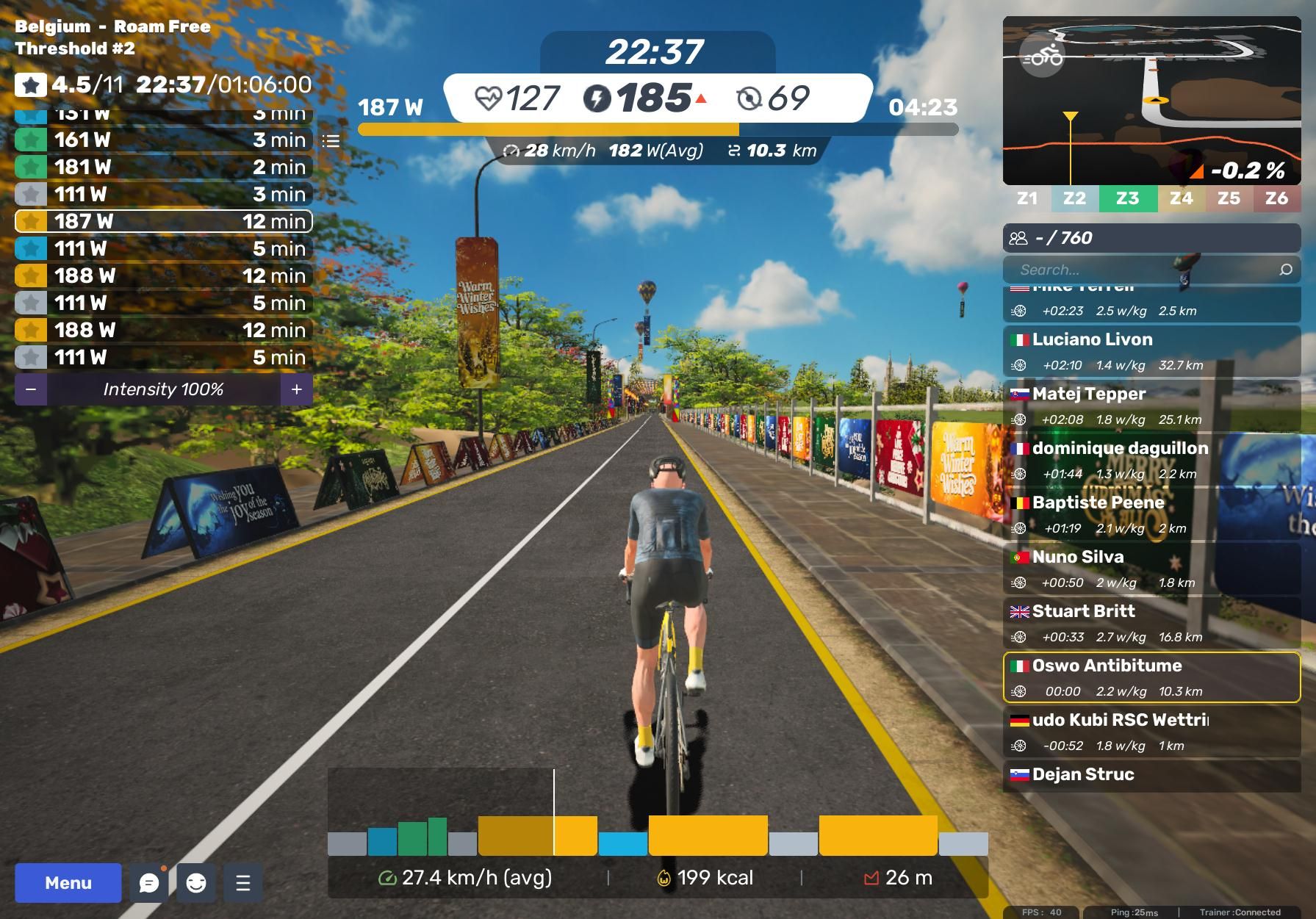The height and width of the screenshot is (919, 1316).
Task: Click the 181 W 2 min interval row
Action: [163, 167]
